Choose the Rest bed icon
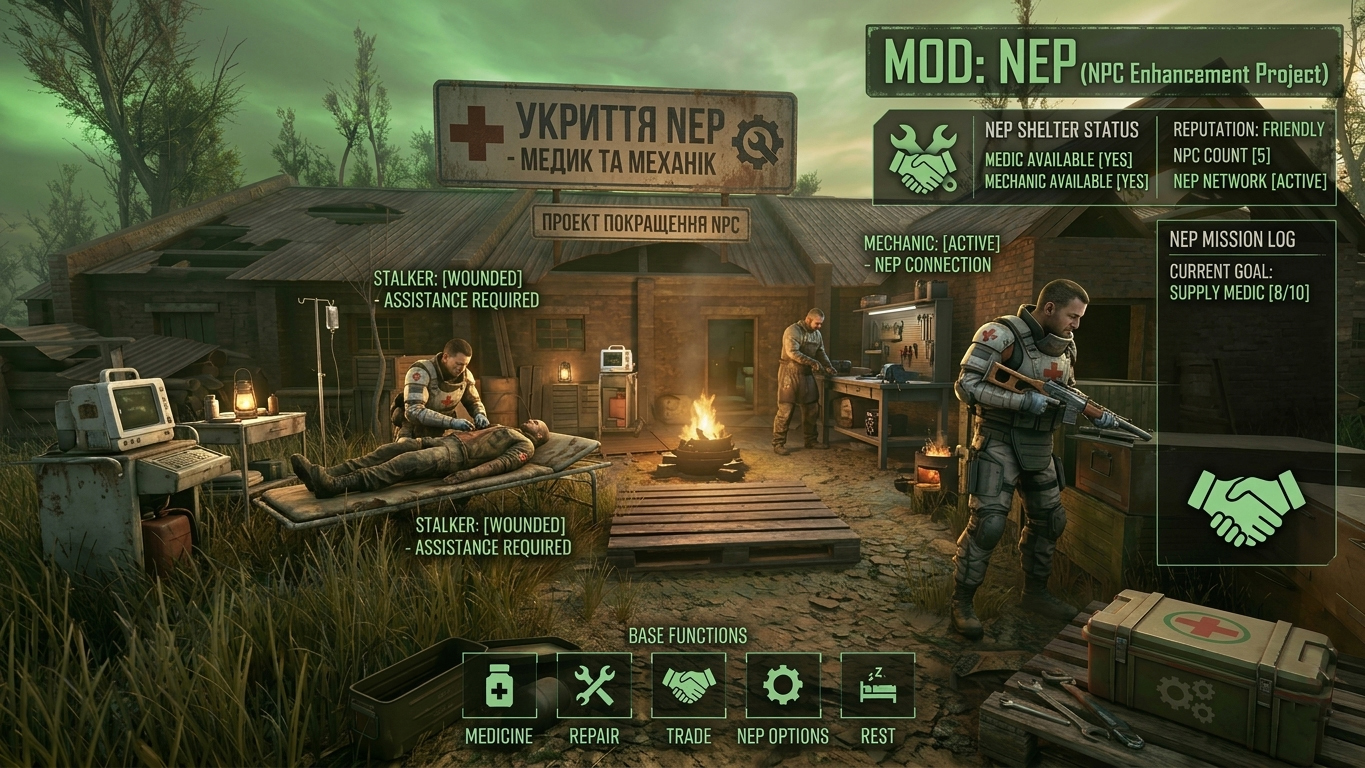 (877, 686)
